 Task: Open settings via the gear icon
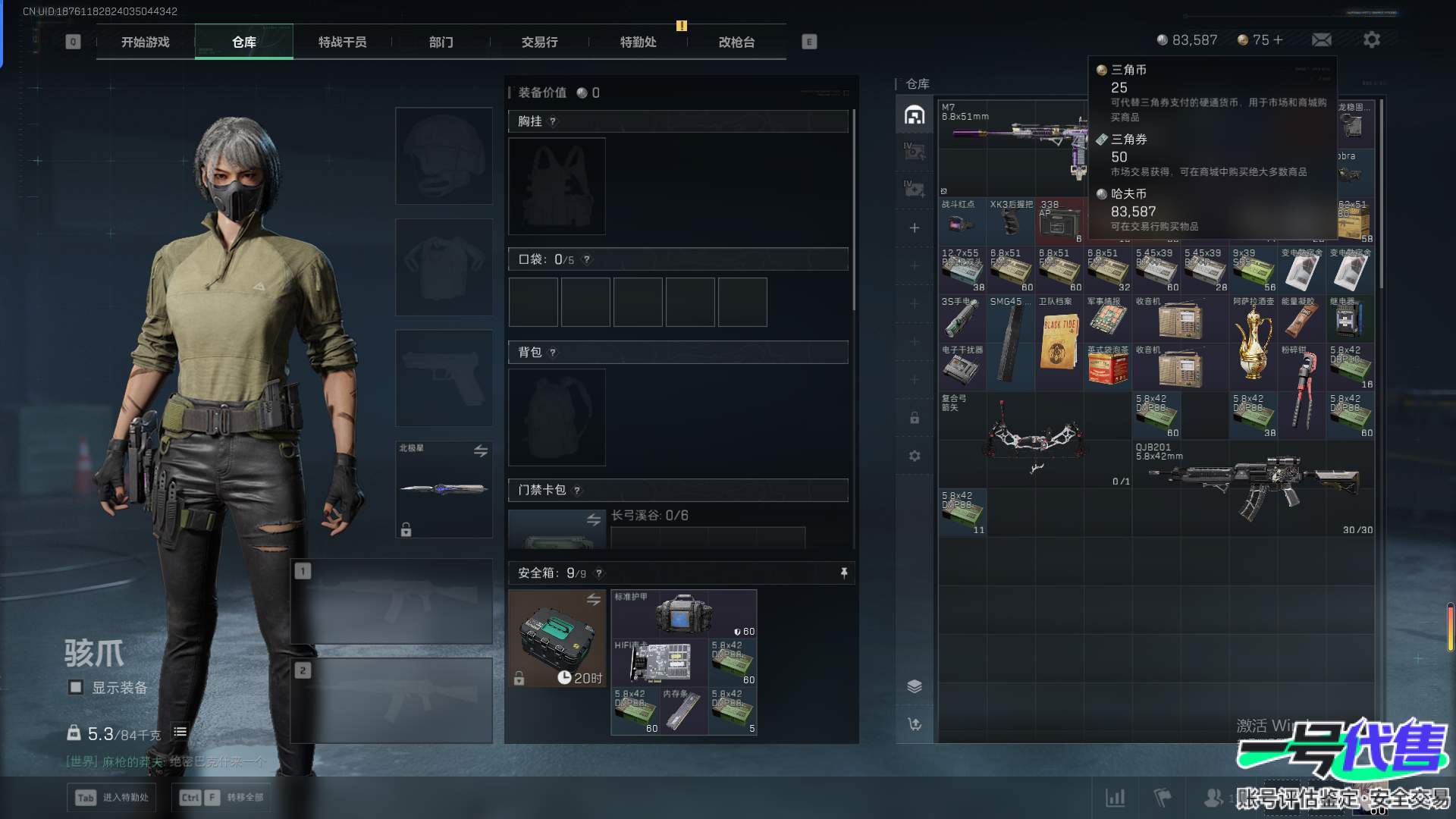coord(1371,40)
